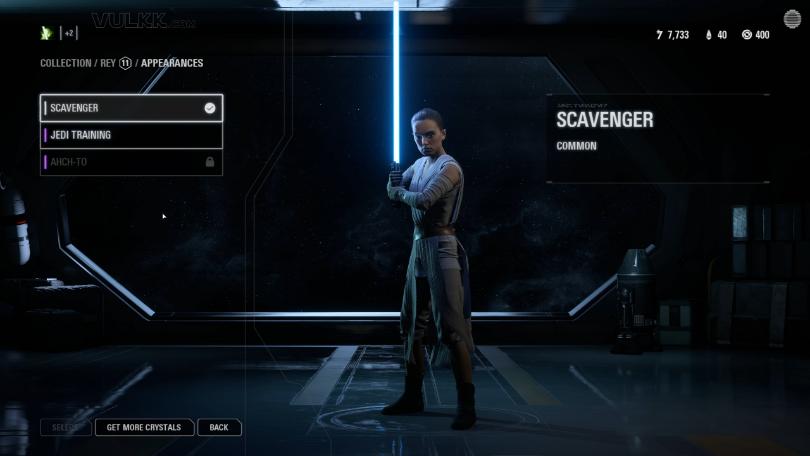Click the Get More Crystals button
This screenshot has width=810, height=456.
click(x=144, y=427)
